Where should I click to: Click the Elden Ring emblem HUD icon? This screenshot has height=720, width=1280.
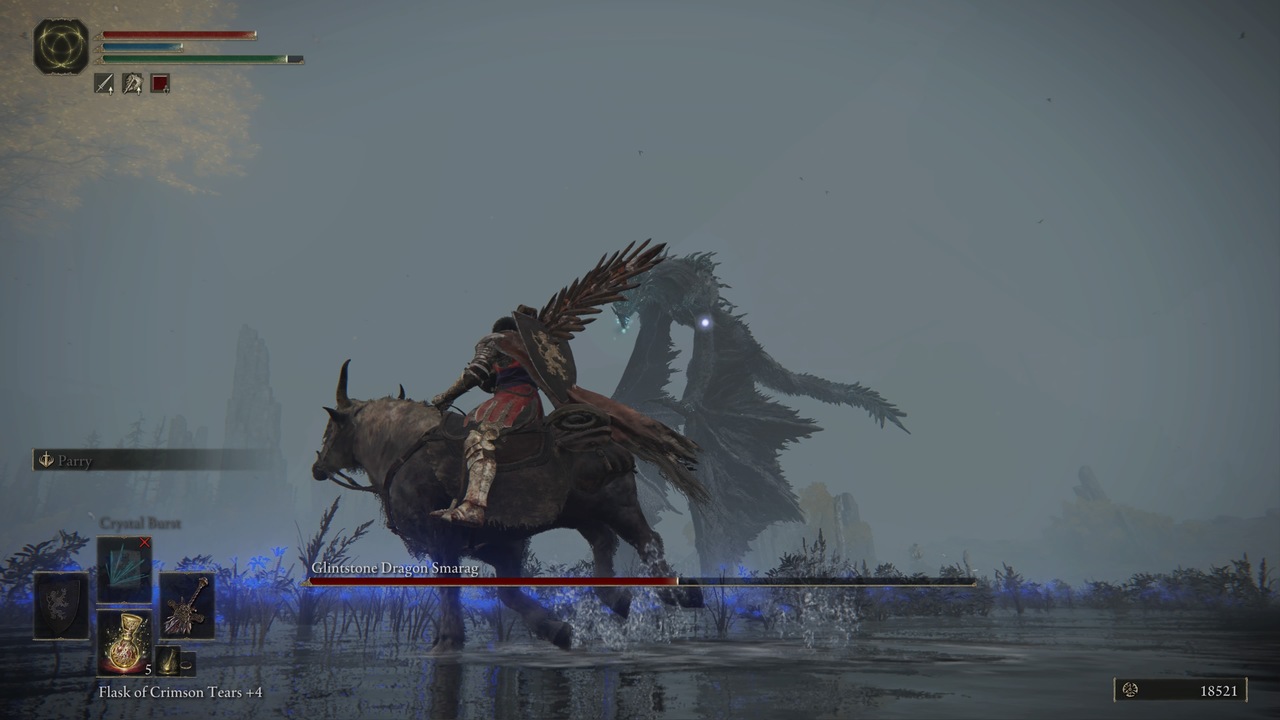click(x=58, y=45)
